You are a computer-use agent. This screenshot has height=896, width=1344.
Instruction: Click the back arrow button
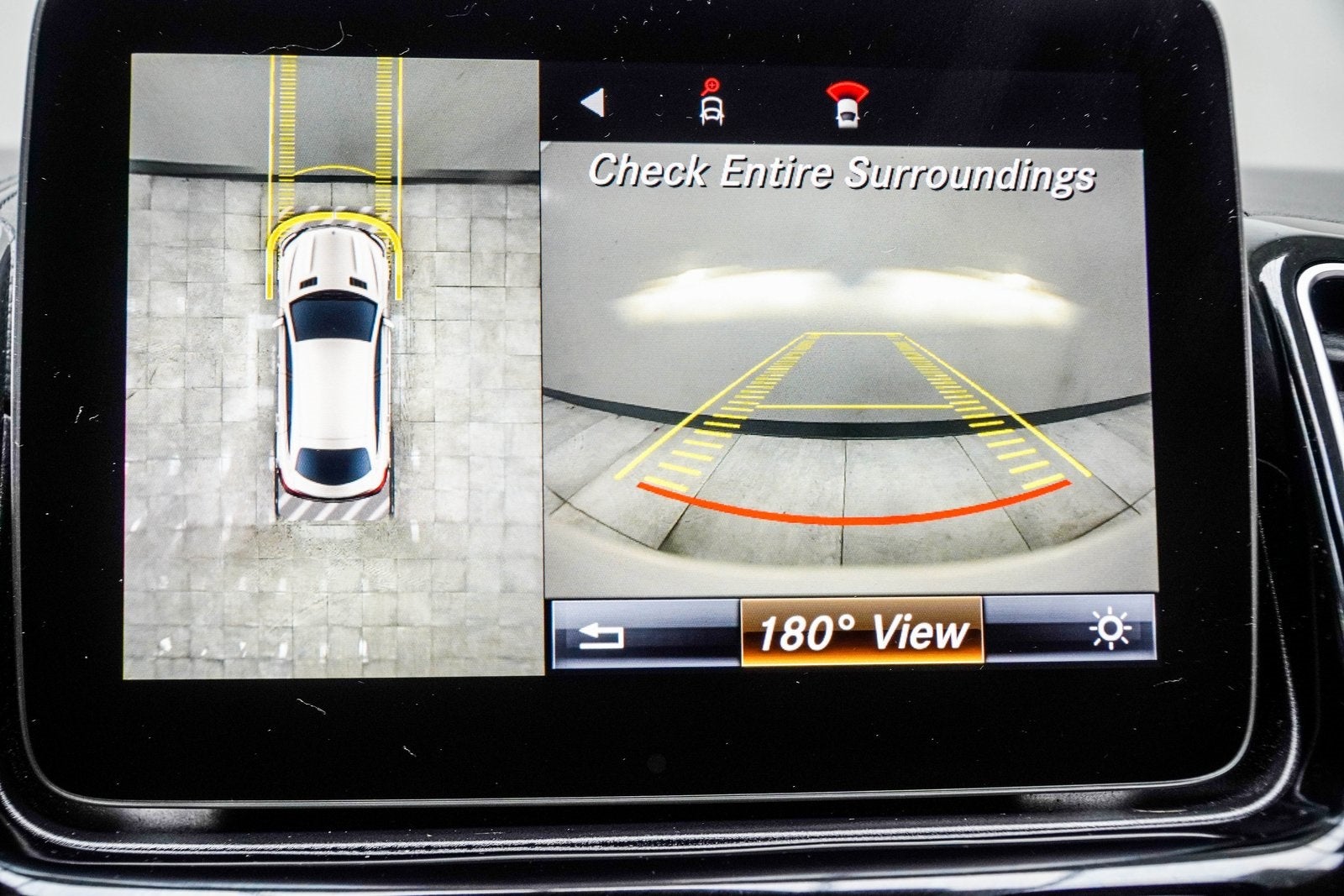601,636
